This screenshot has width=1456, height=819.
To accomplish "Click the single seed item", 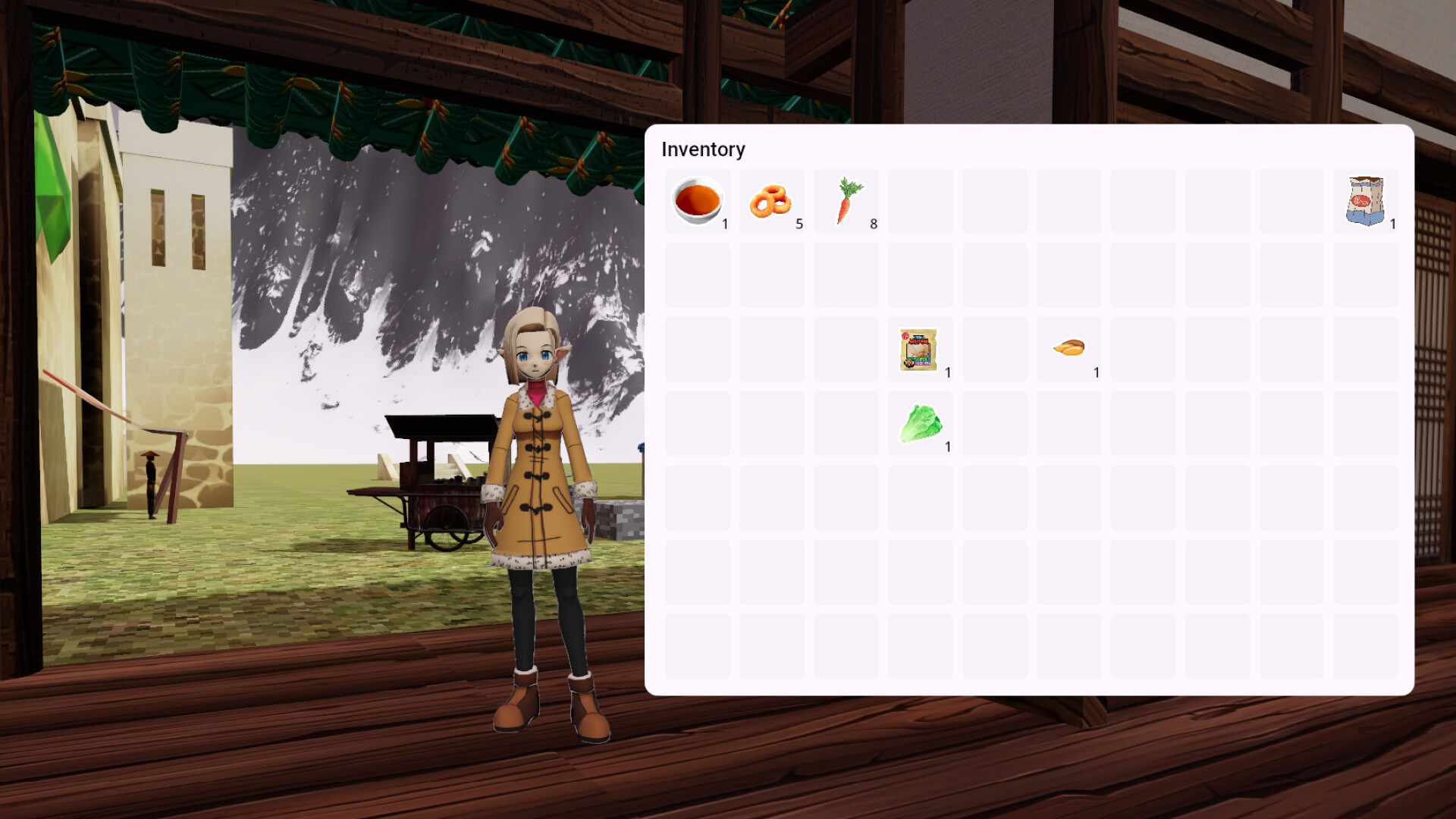I will [x=1068, y=347].
